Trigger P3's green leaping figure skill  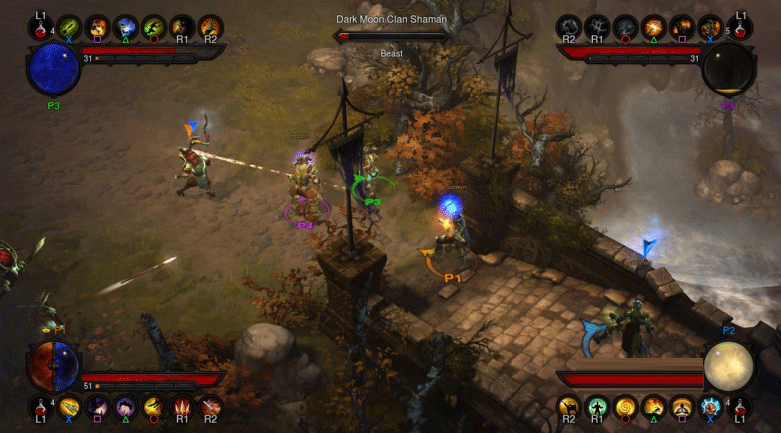pos(154,27)
